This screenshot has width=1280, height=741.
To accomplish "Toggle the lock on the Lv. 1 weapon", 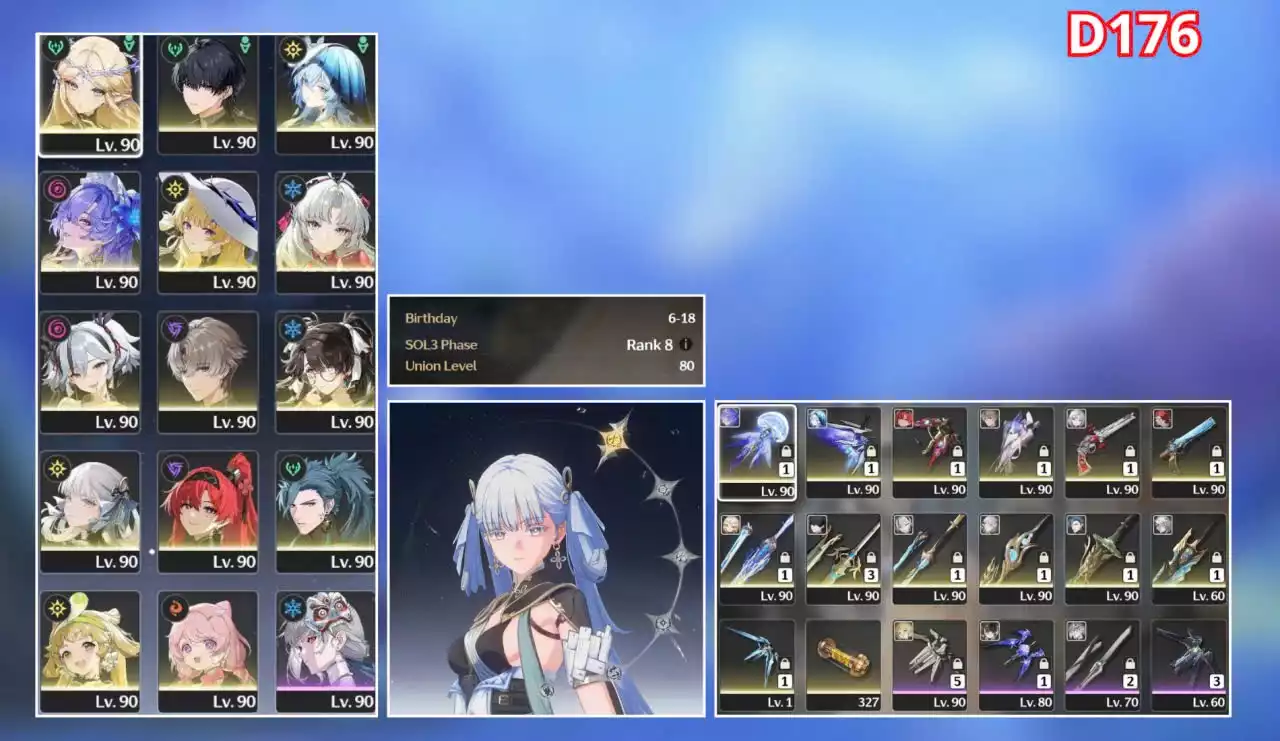I will [x=784, y=663].
